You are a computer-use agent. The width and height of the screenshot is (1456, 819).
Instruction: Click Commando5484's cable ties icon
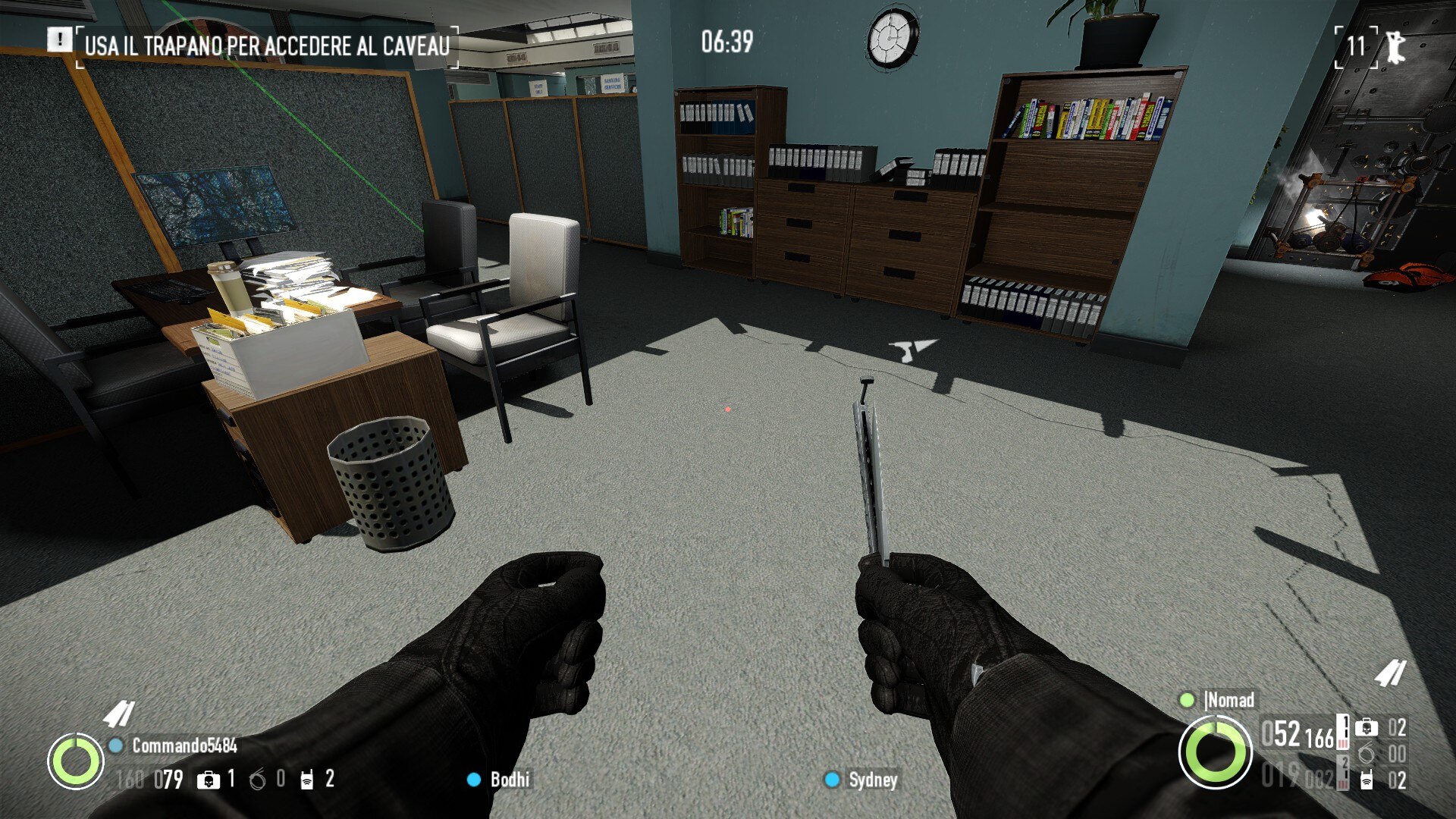click(258, 780)
